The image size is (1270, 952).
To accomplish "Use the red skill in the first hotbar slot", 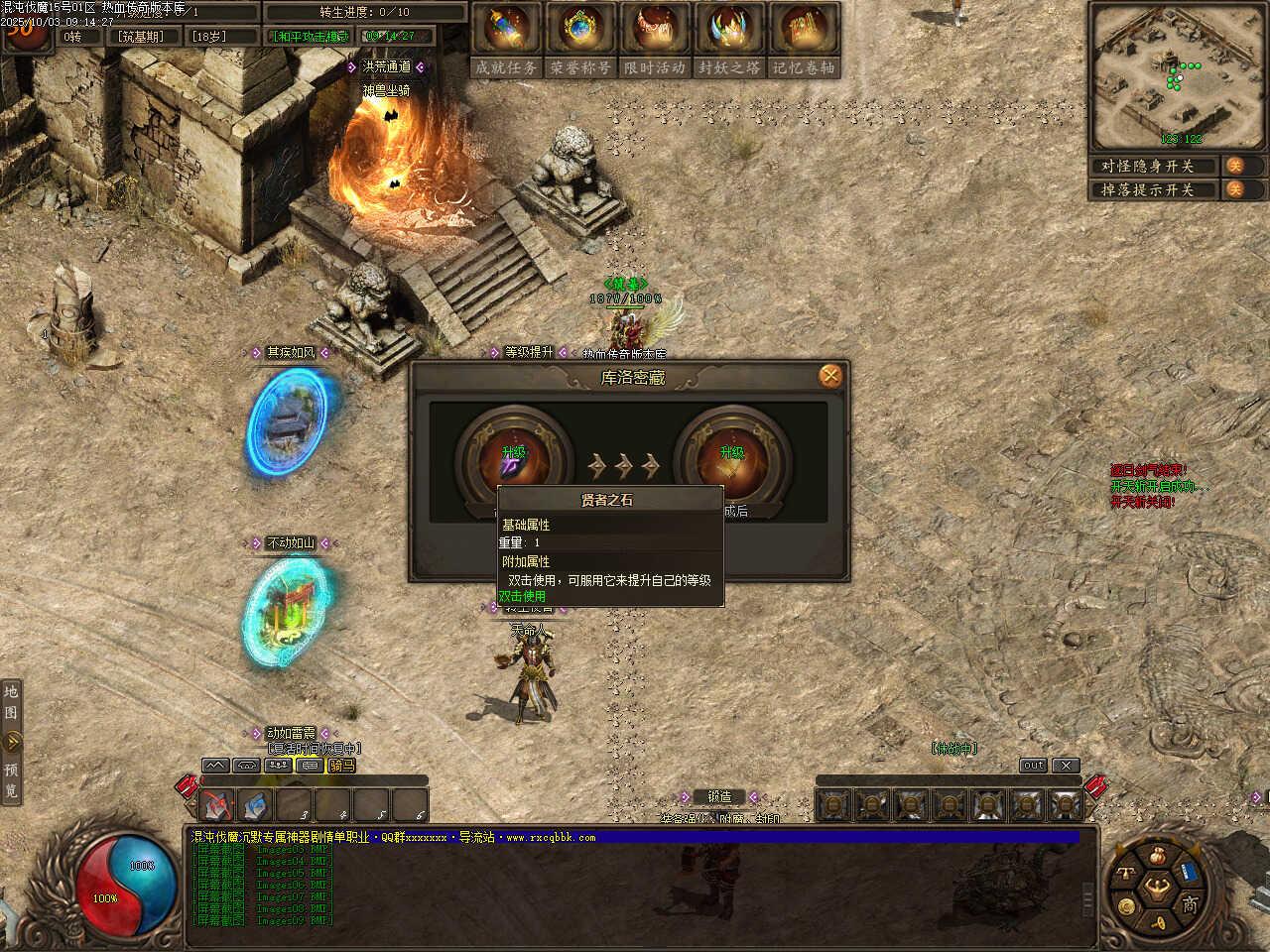I will pos(217,804).
